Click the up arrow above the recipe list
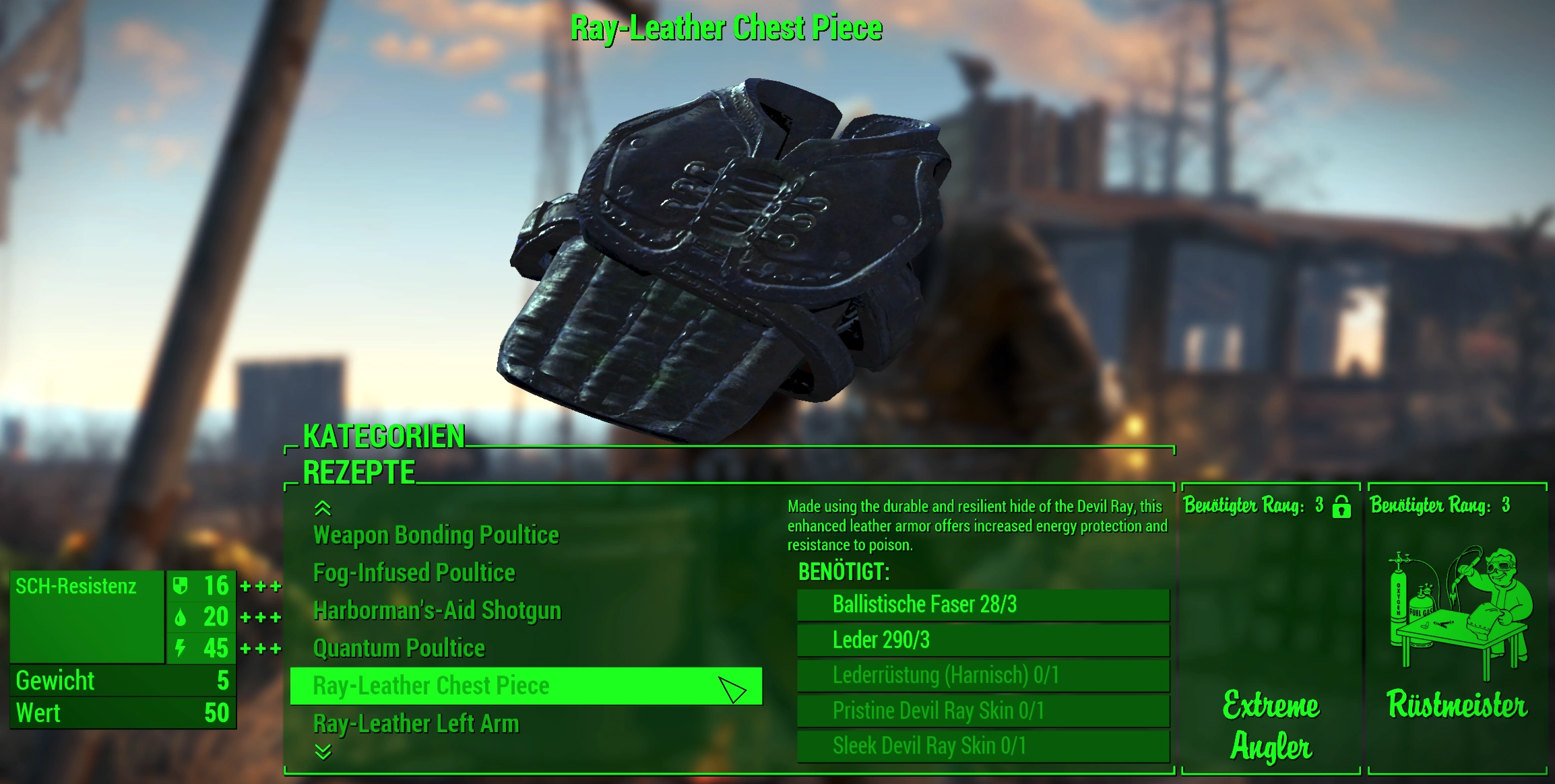 point(323,508)
